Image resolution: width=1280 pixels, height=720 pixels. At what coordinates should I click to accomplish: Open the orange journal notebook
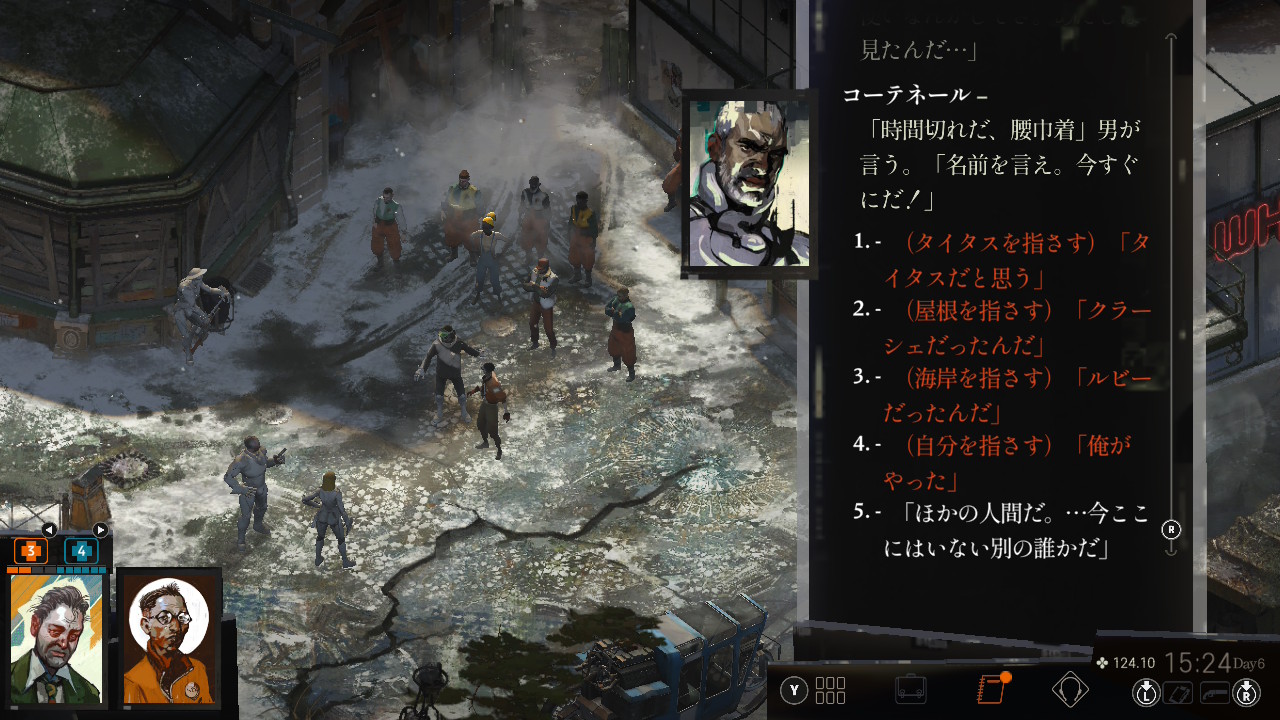[990, 689]
